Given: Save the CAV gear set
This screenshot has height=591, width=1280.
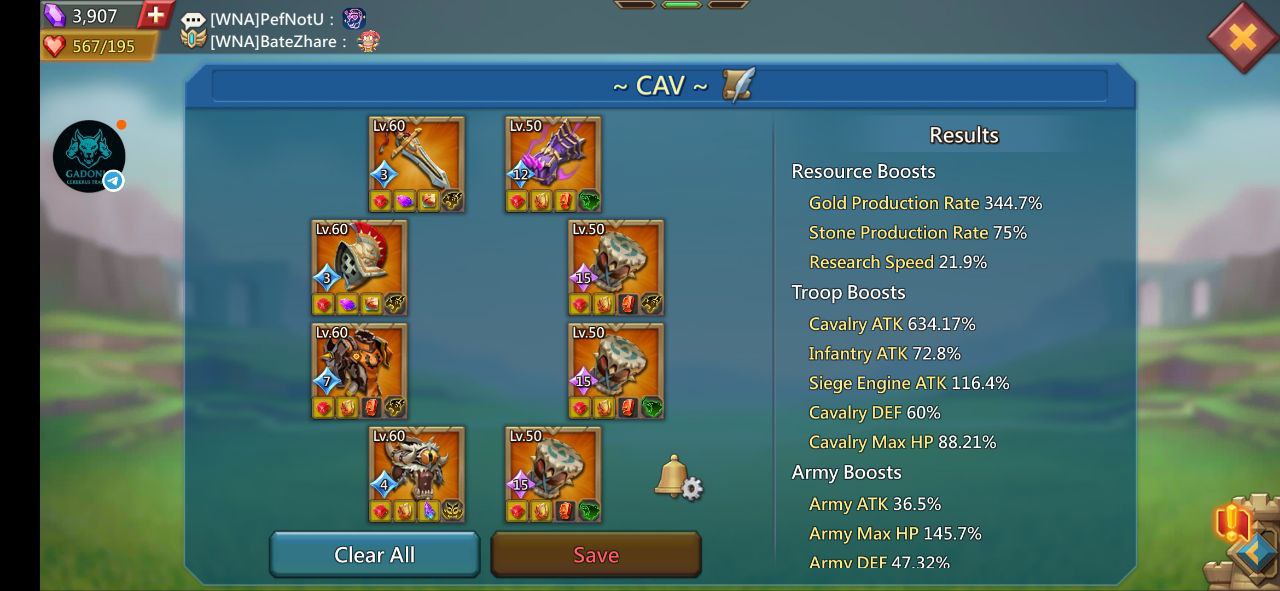Looking at the screenshot, I should [596, 555].
